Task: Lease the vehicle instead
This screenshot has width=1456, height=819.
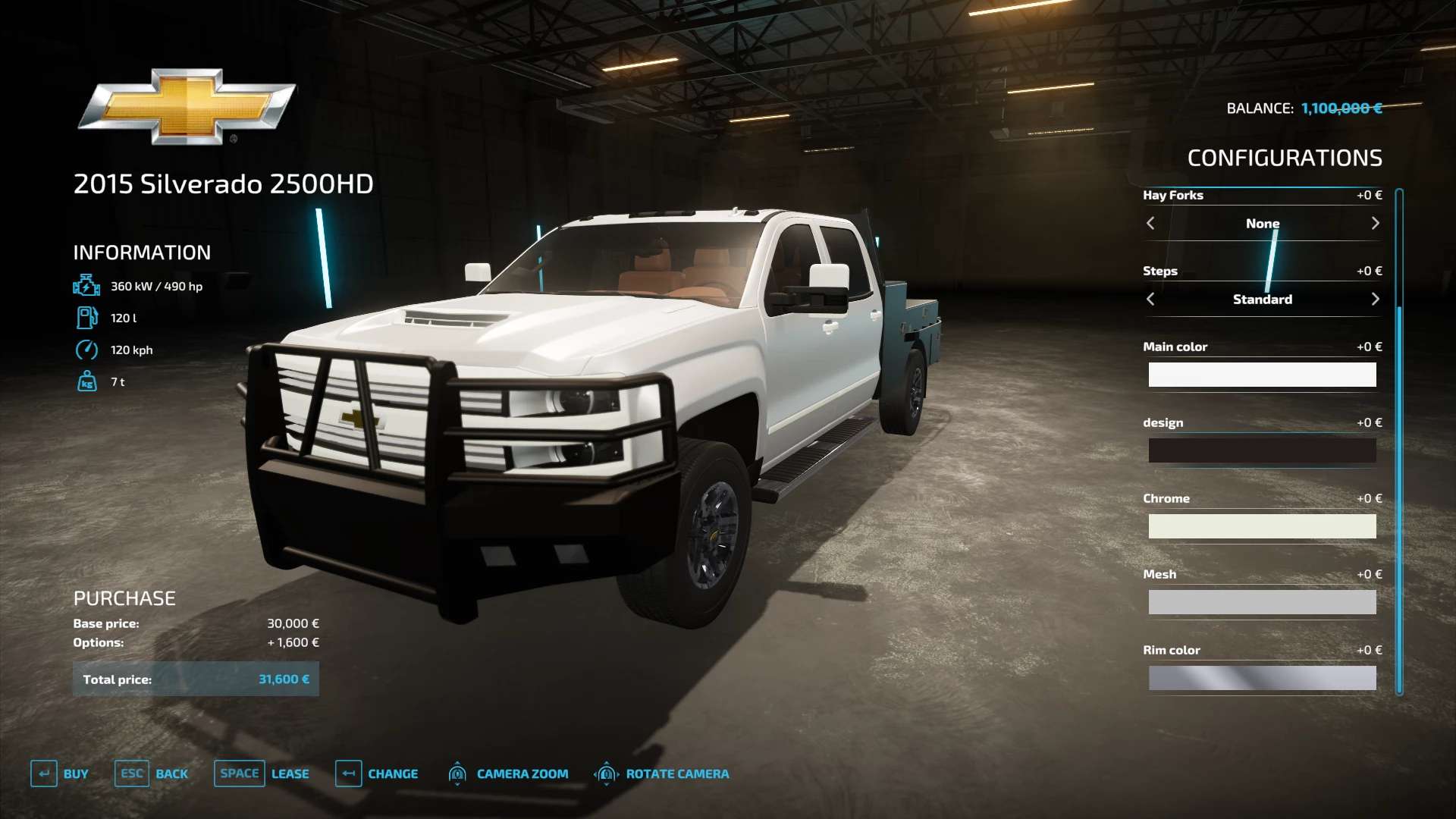Action: point(262,773)
